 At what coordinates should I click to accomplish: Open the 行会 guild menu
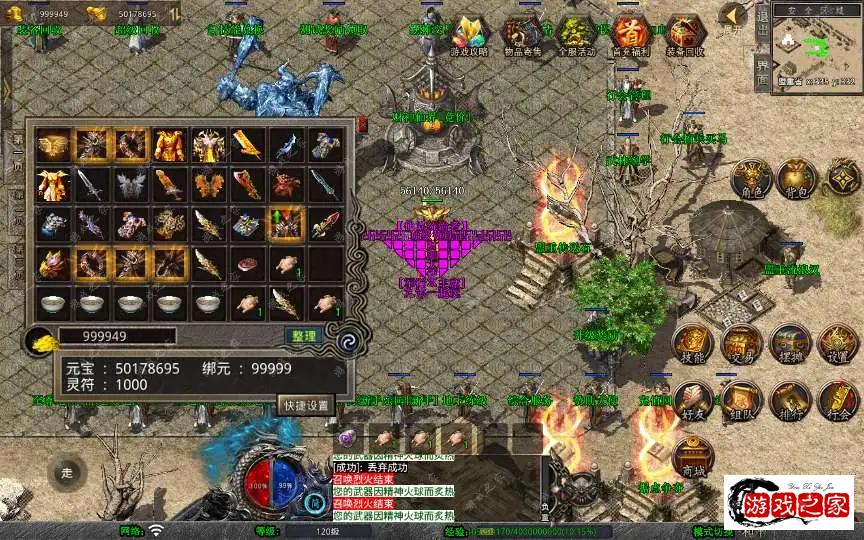tap(838, 399)
